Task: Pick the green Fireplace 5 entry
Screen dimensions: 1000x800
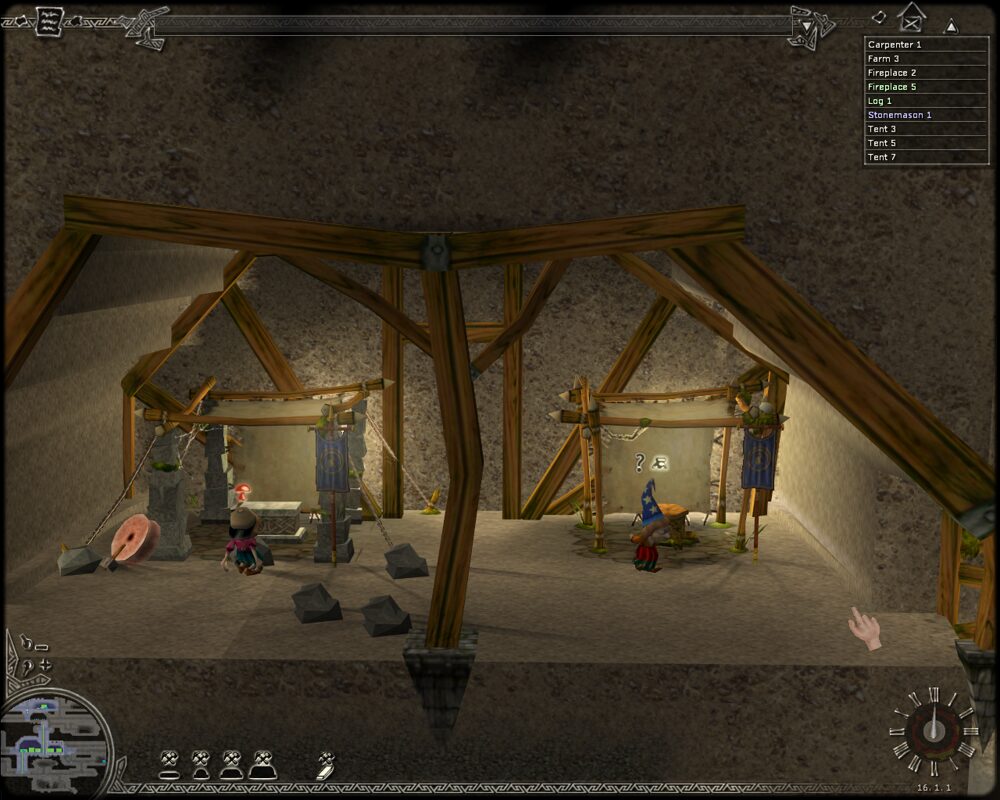Action: pyautogui.click(x=926, y=87)
